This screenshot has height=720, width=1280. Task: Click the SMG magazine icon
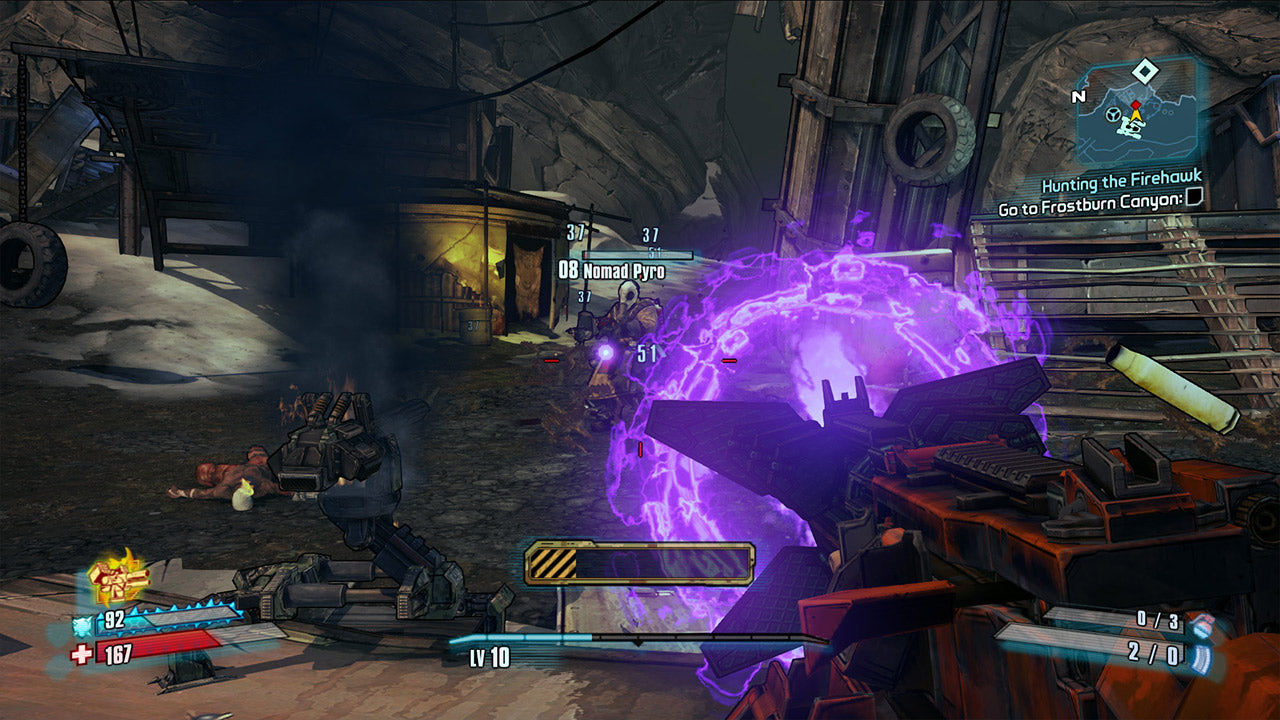1200,659
